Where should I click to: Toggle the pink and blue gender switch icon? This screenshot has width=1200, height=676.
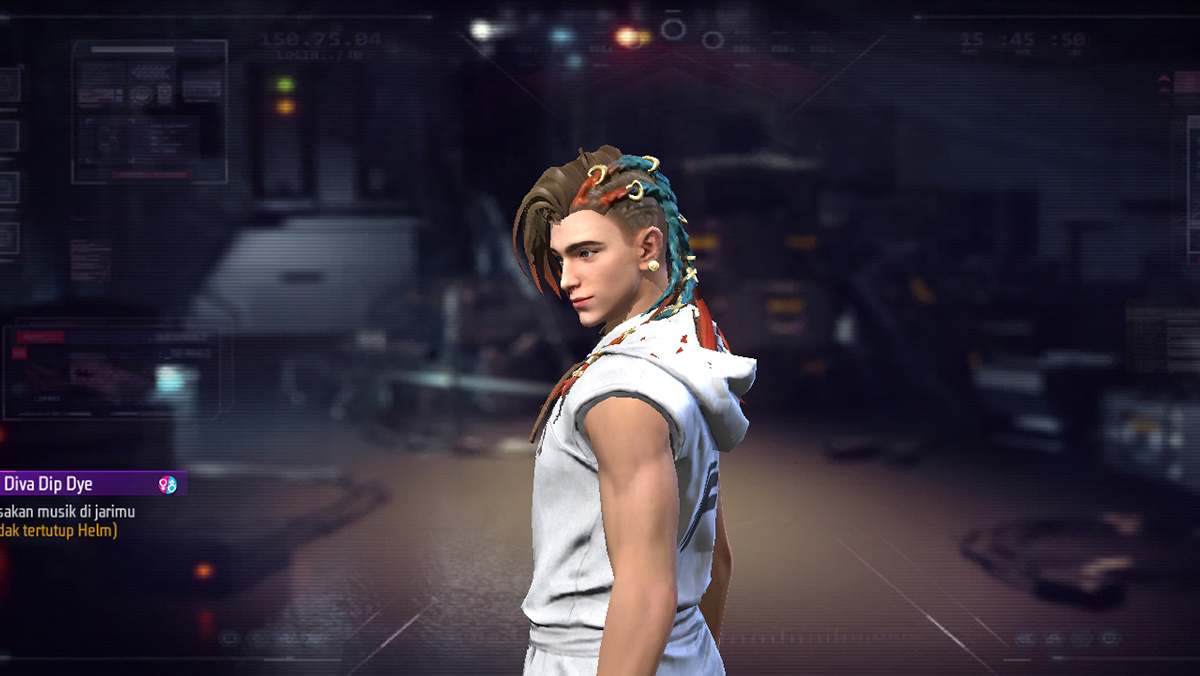167,485
